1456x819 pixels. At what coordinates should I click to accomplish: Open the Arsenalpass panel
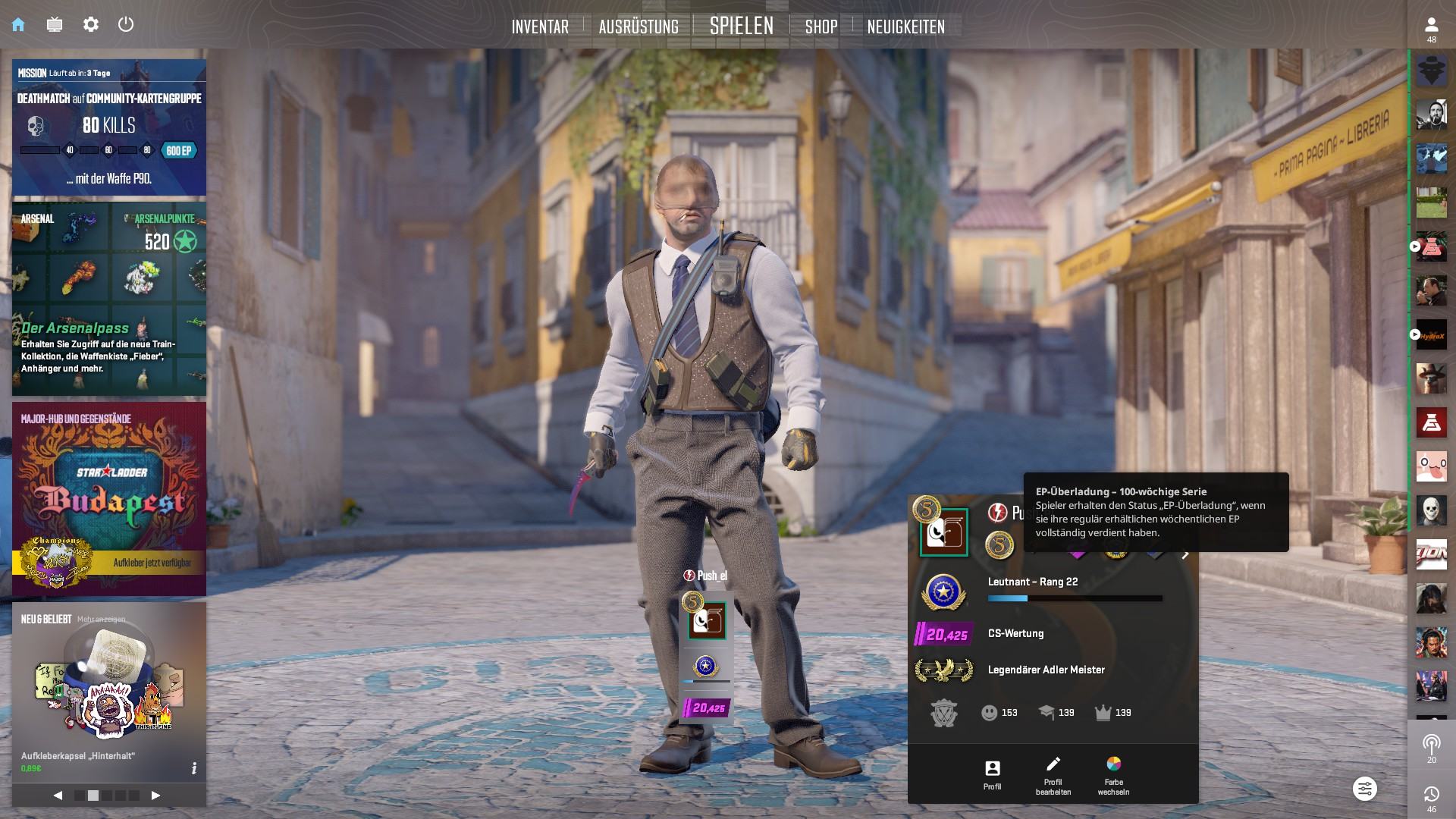click(x=109, y=299)
